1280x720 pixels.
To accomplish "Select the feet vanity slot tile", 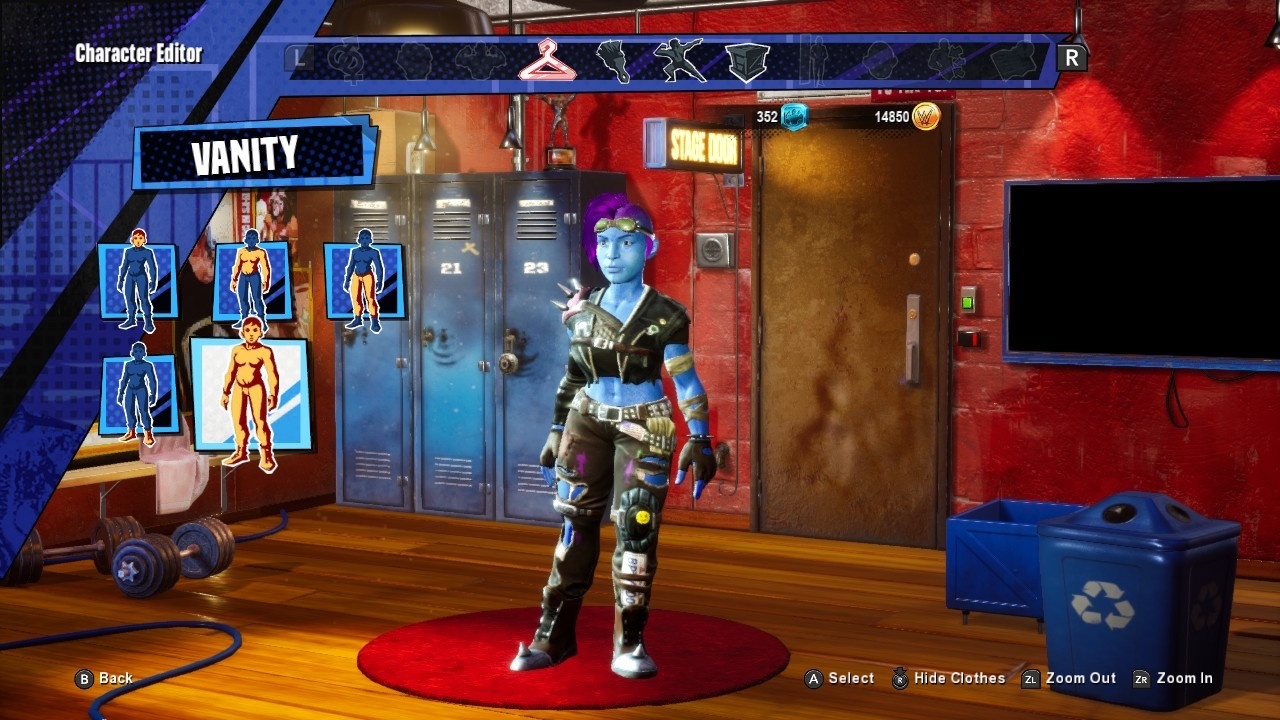I will [x=138, y=392].
